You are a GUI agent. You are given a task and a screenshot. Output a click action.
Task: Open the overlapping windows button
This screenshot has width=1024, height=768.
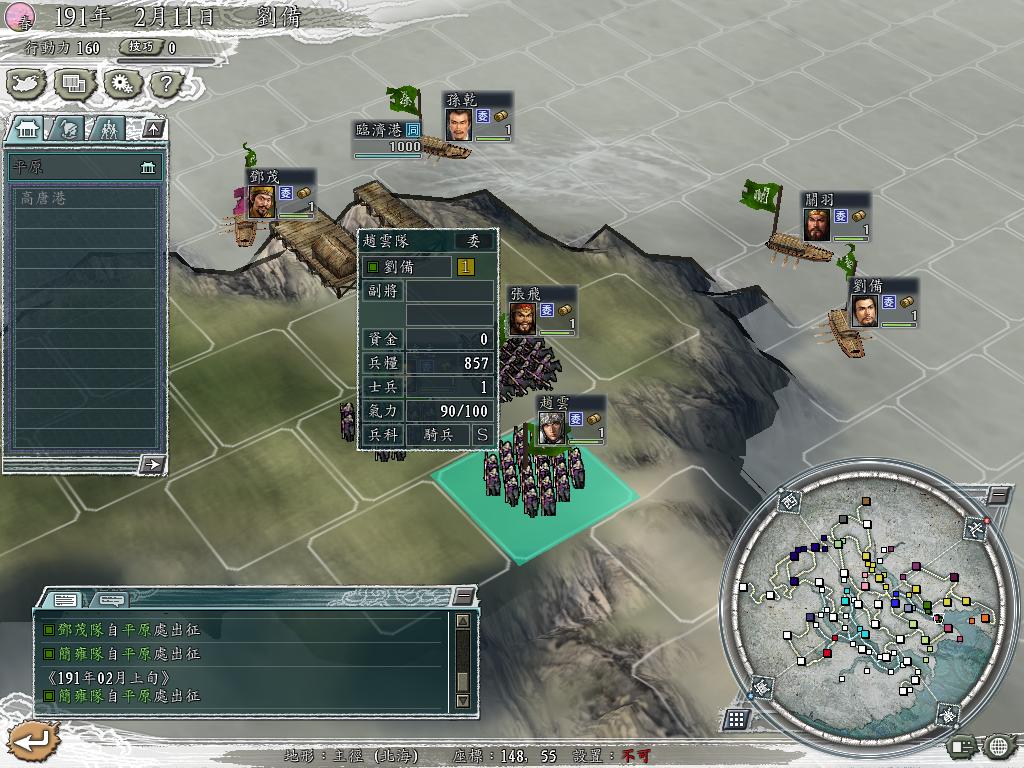[73, 84]
